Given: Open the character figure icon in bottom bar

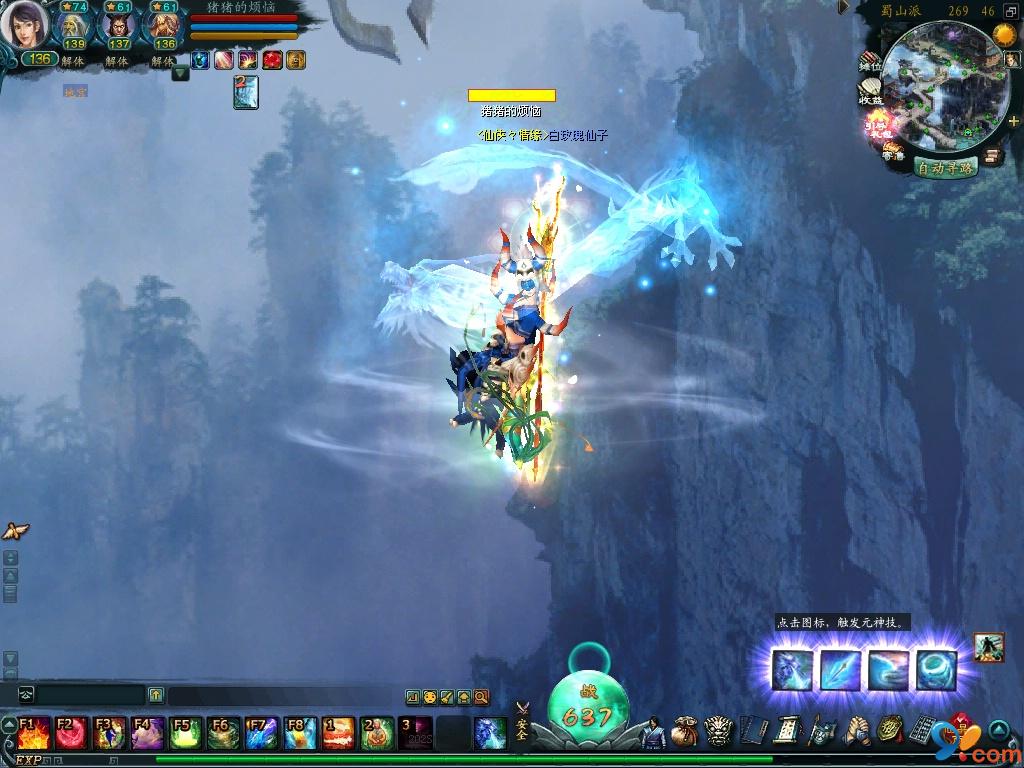Looking at the screenshot, I should click(652, 732).
